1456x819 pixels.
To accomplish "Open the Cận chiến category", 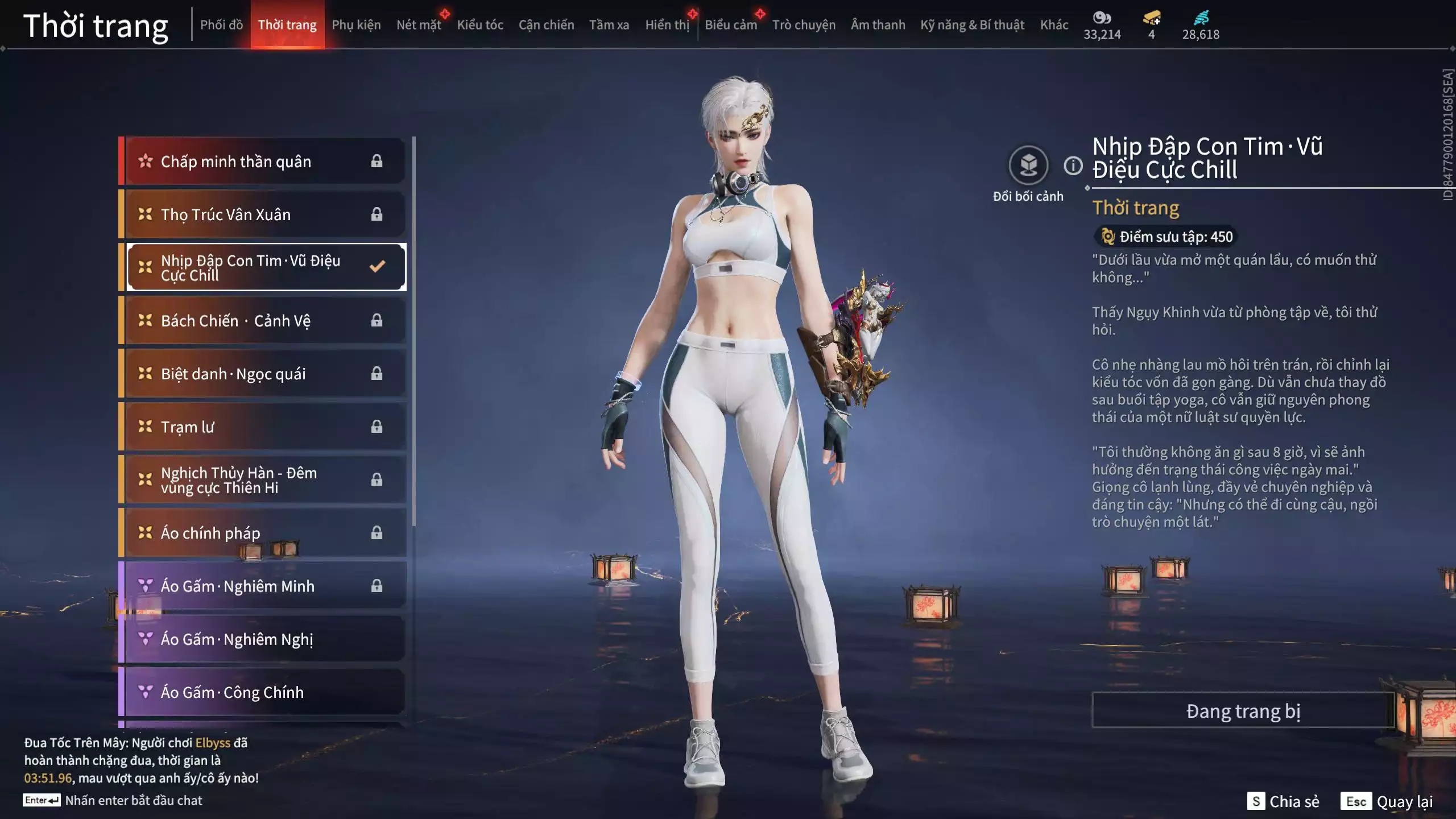I will click(x=546, y=25).
